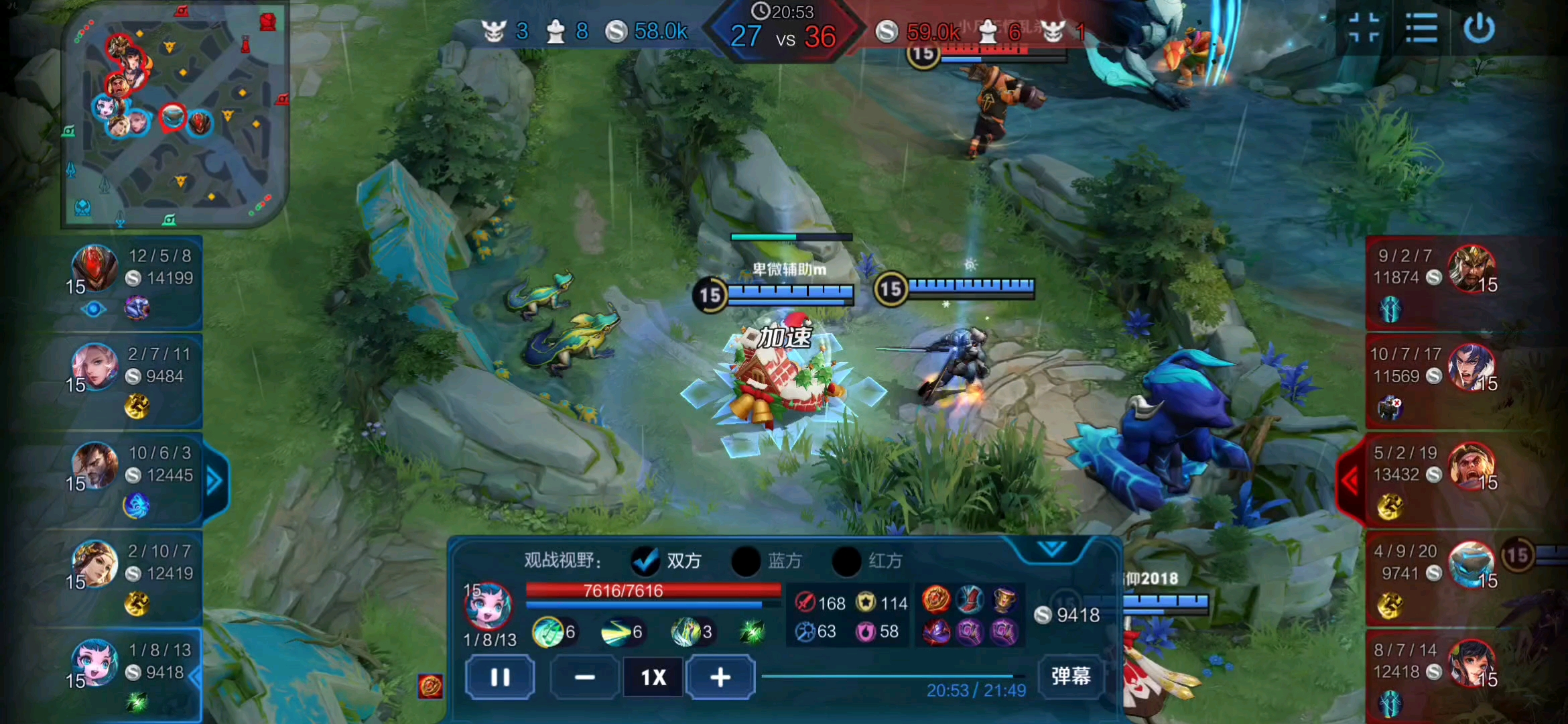Screen dimensions: 1568x724
Task: Collapse the spectator panel with the down arrow
Action: pos(1051,550)
